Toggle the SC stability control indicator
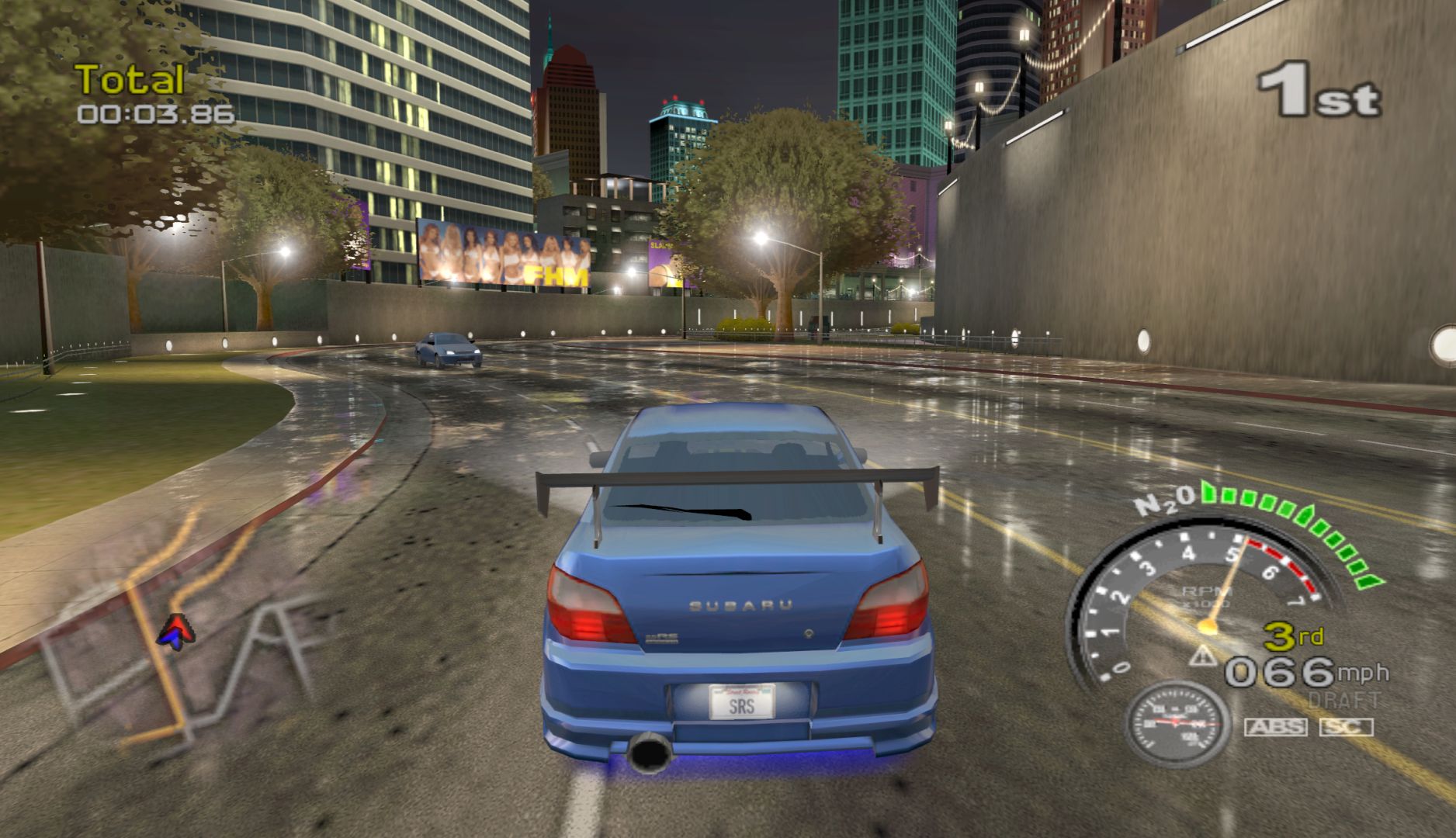This screenshot has height=838, width=1456. [1346, 727]
